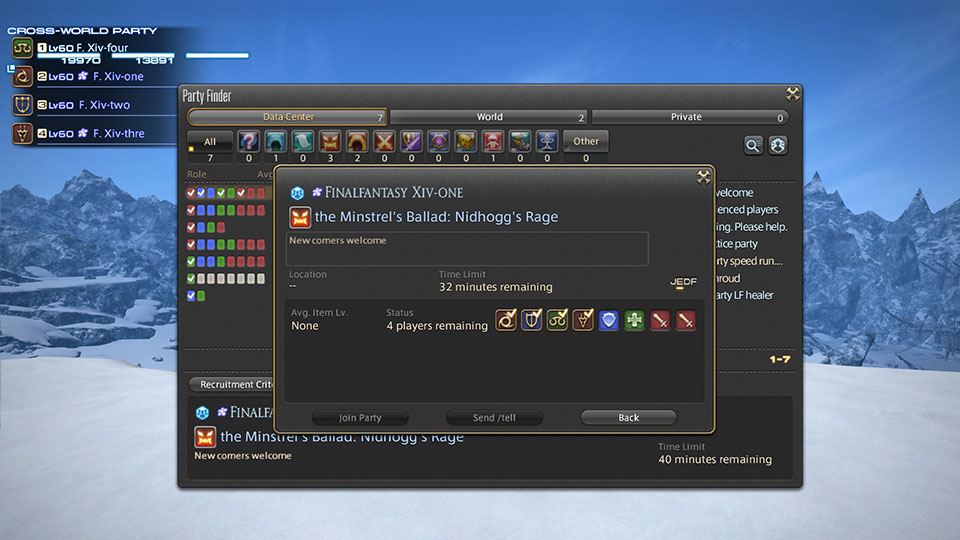Image resolution: width=960 pixels, height=540 pixels.
Task: Open the magnifying glass search conditions button
Action: (x=753, y=146)
